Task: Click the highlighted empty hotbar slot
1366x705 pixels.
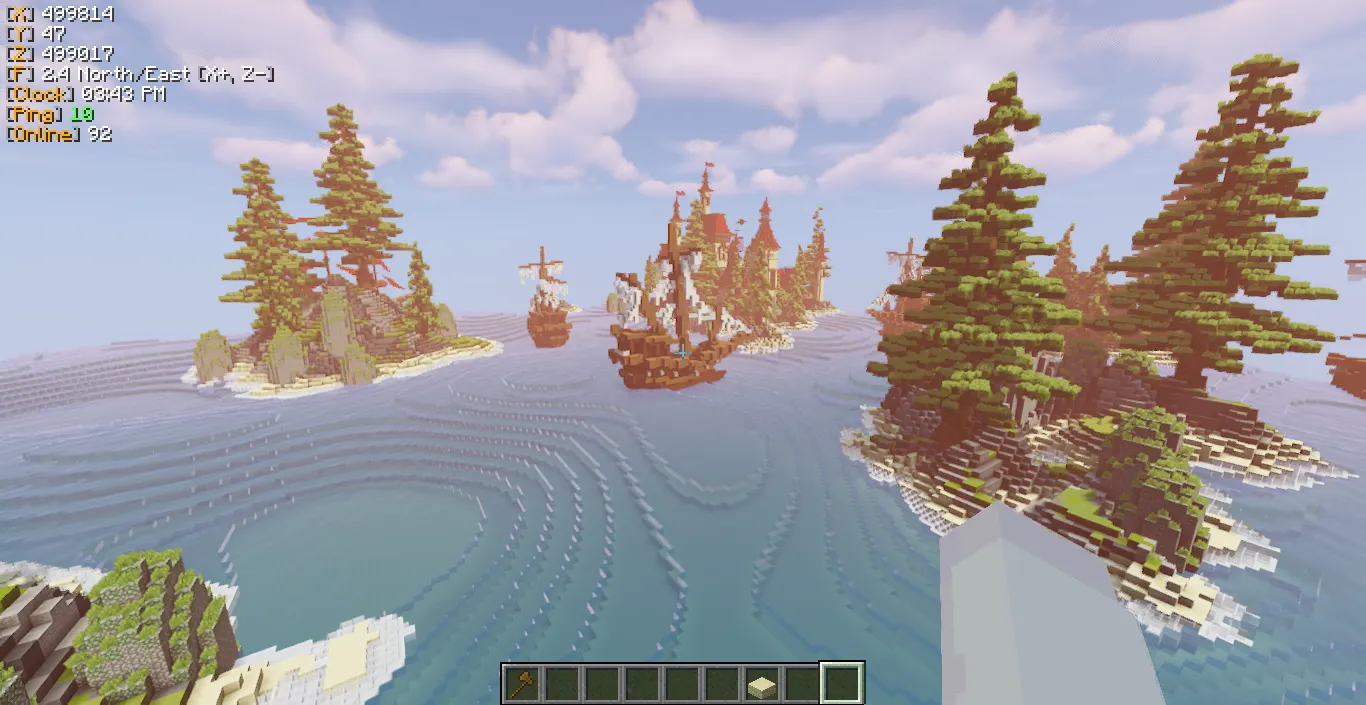Action: (841, 684)
